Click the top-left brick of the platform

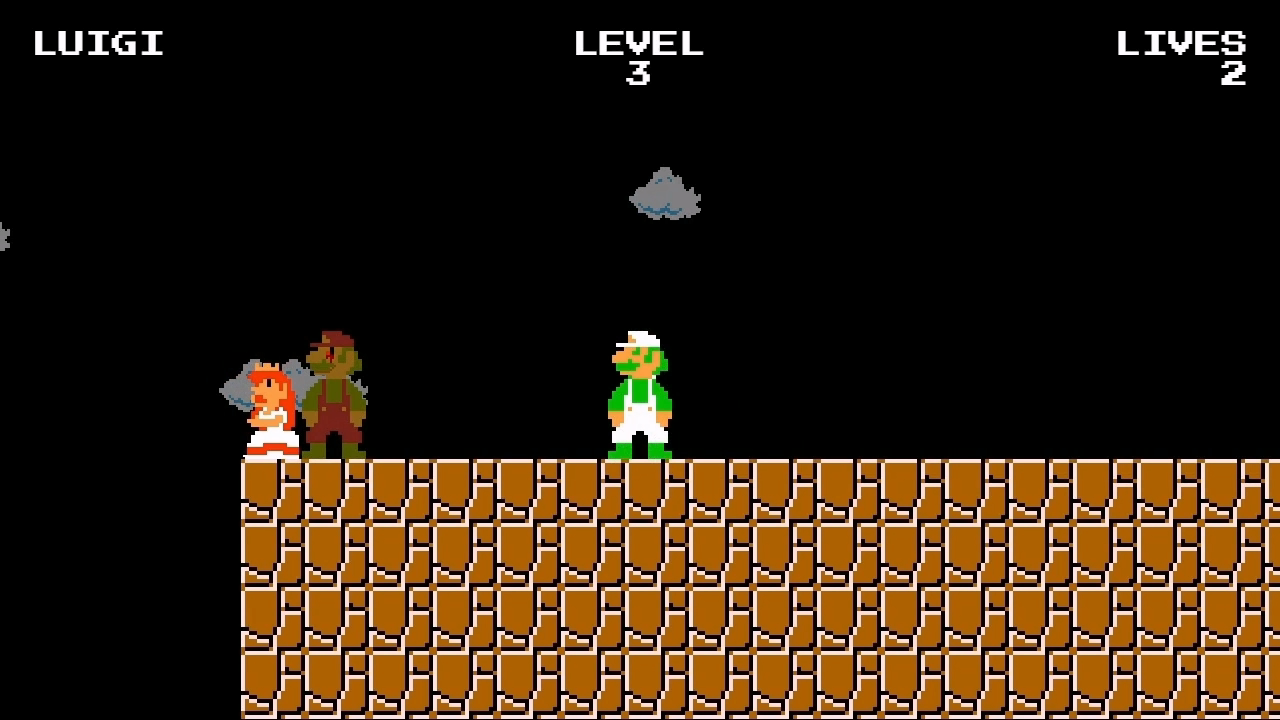coord(258,480)
